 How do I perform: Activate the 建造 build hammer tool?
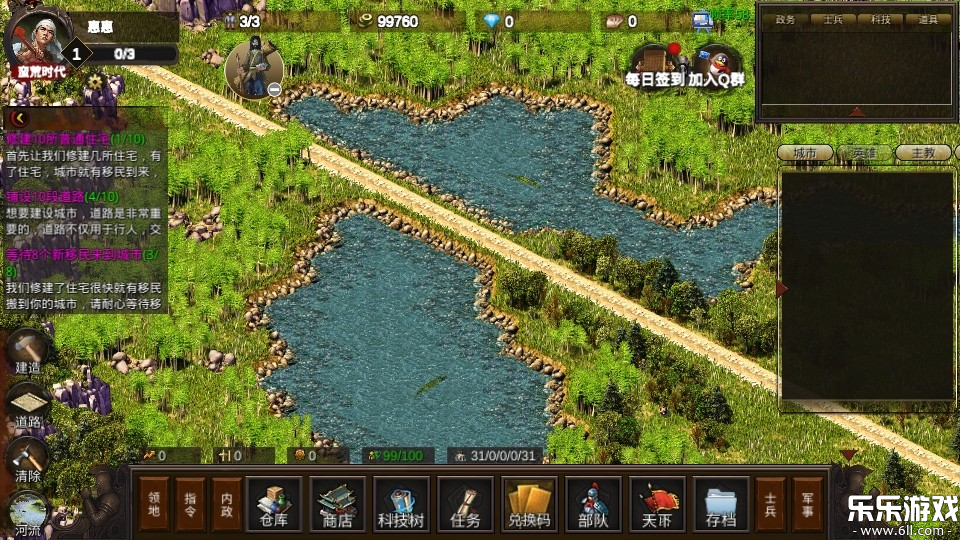tap(28, 352)
